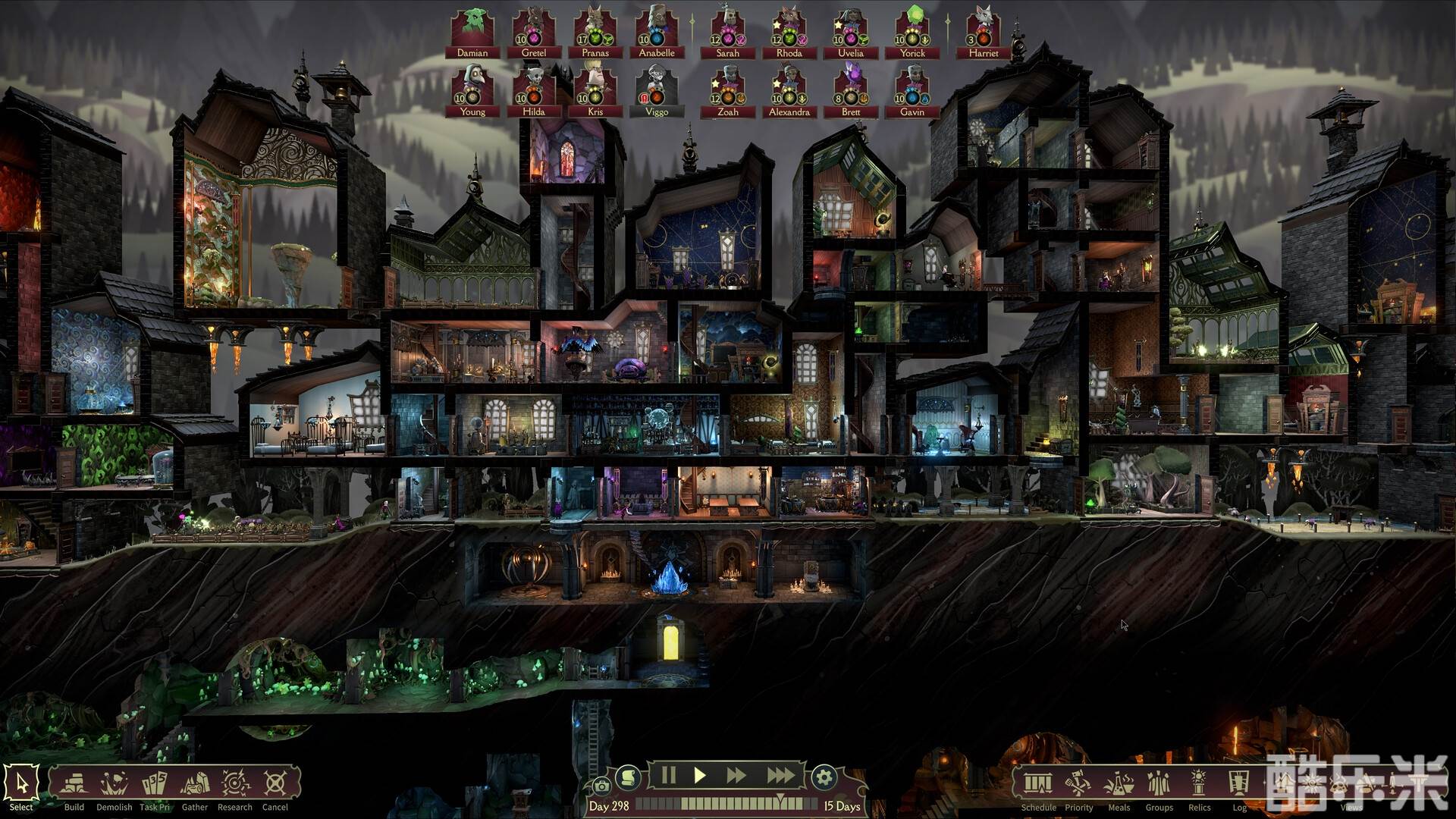
Task: Open the Schedule panel
Action: point(1038,784)
